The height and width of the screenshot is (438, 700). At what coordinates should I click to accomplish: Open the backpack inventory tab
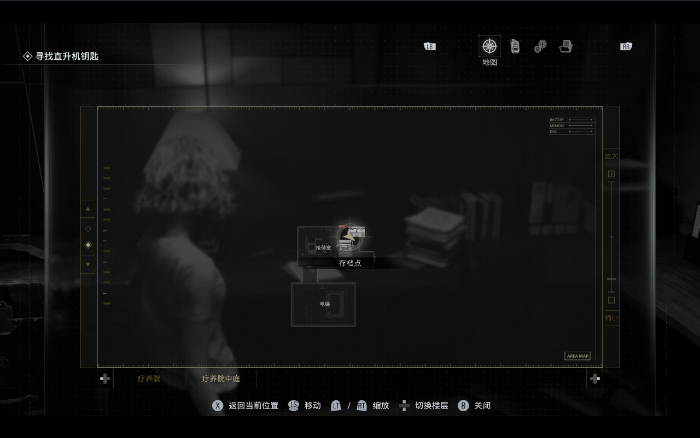click(x=515, y=46)
